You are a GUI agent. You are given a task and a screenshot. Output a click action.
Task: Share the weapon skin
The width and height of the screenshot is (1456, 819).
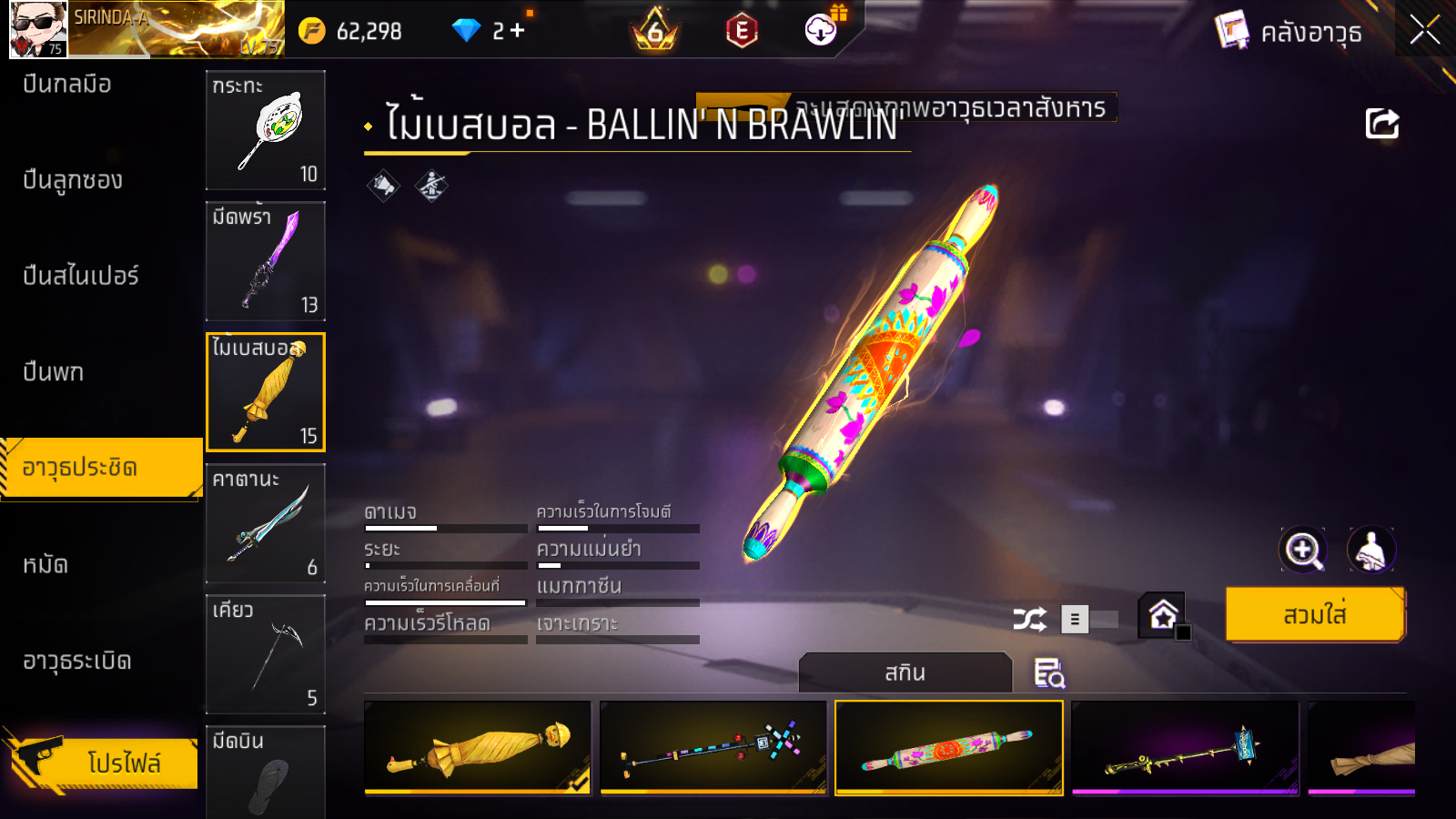tap(1381, 124)
